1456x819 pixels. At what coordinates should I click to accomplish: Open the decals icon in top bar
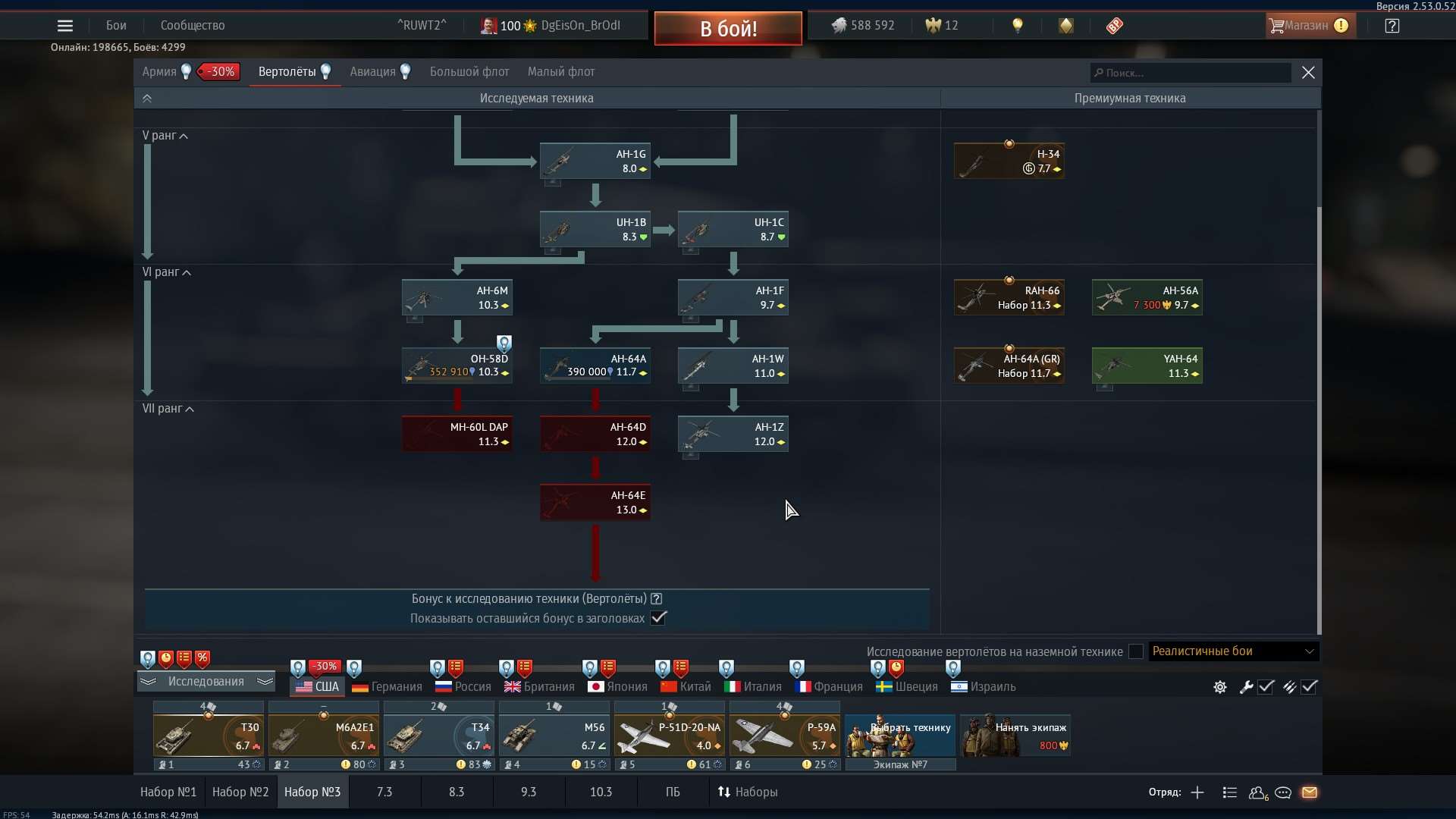1066,25
